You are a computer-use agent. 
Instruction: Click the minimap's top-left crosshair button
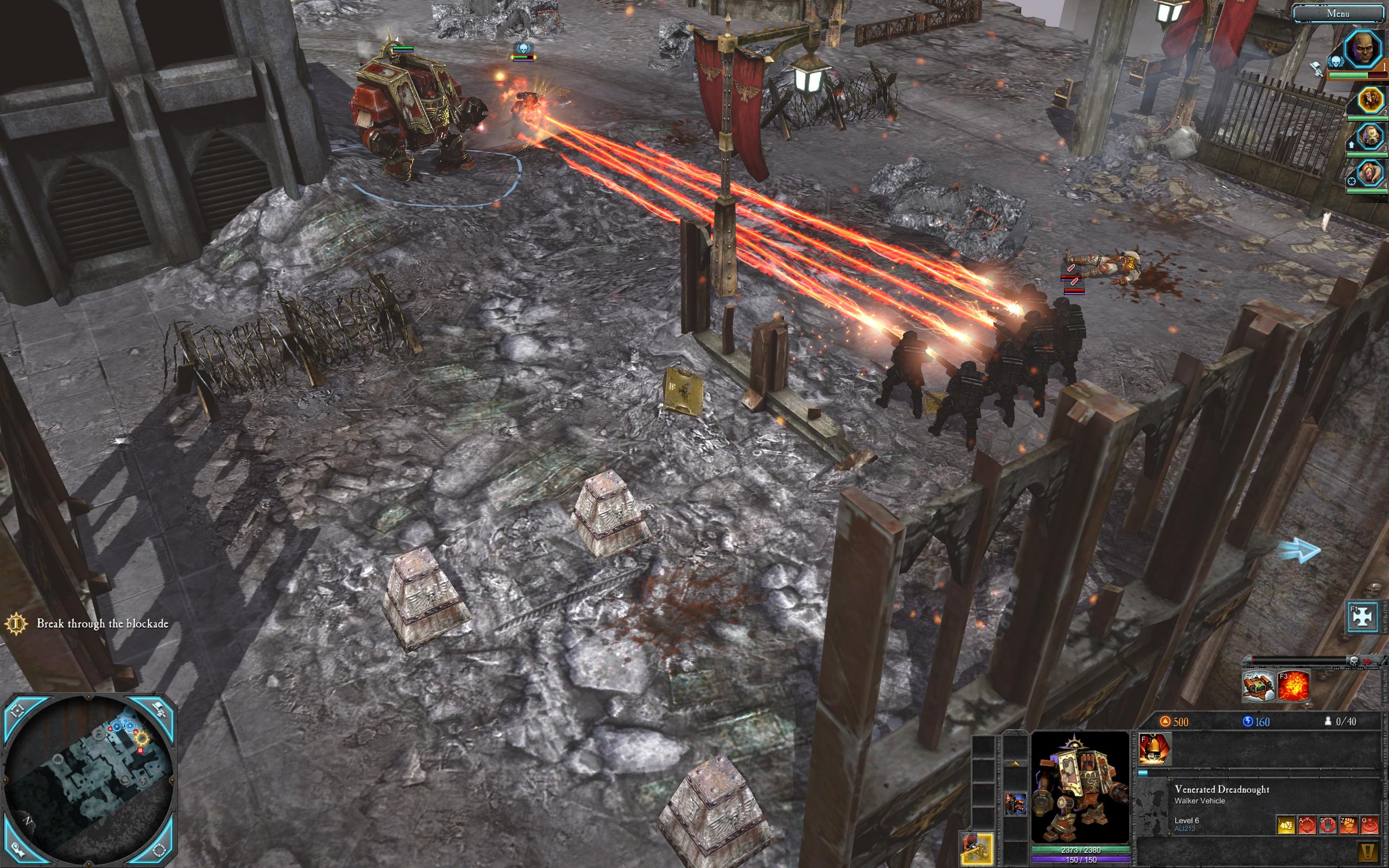(17, 710)
